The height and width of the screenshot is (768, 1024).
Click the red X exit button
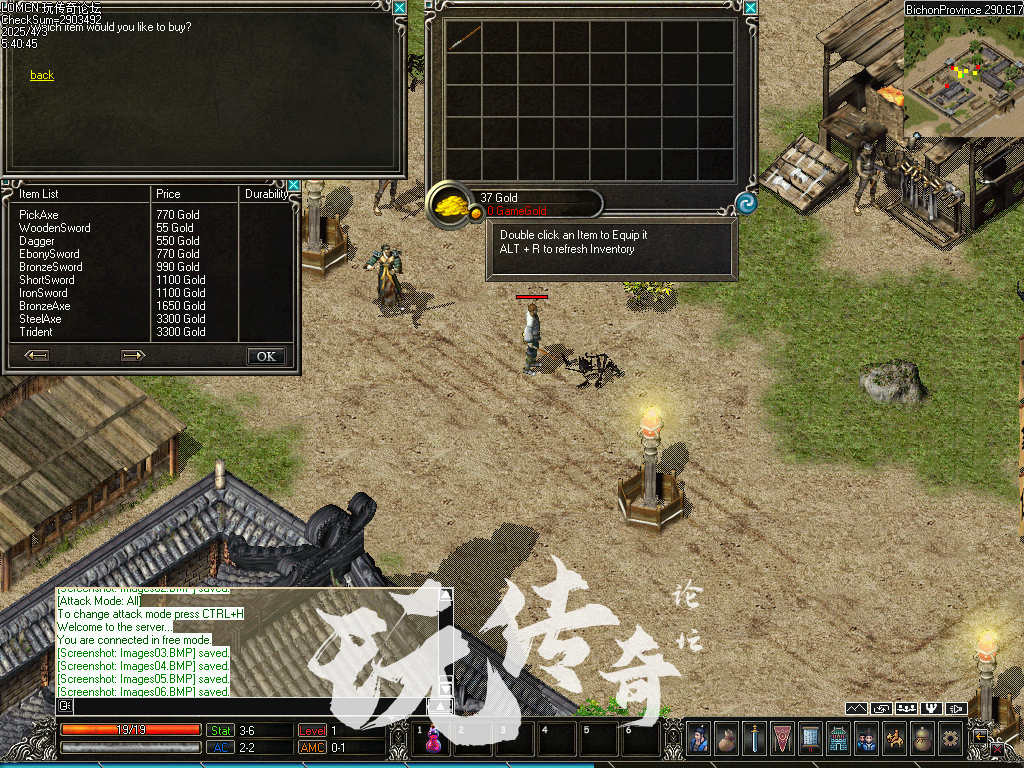997,748
